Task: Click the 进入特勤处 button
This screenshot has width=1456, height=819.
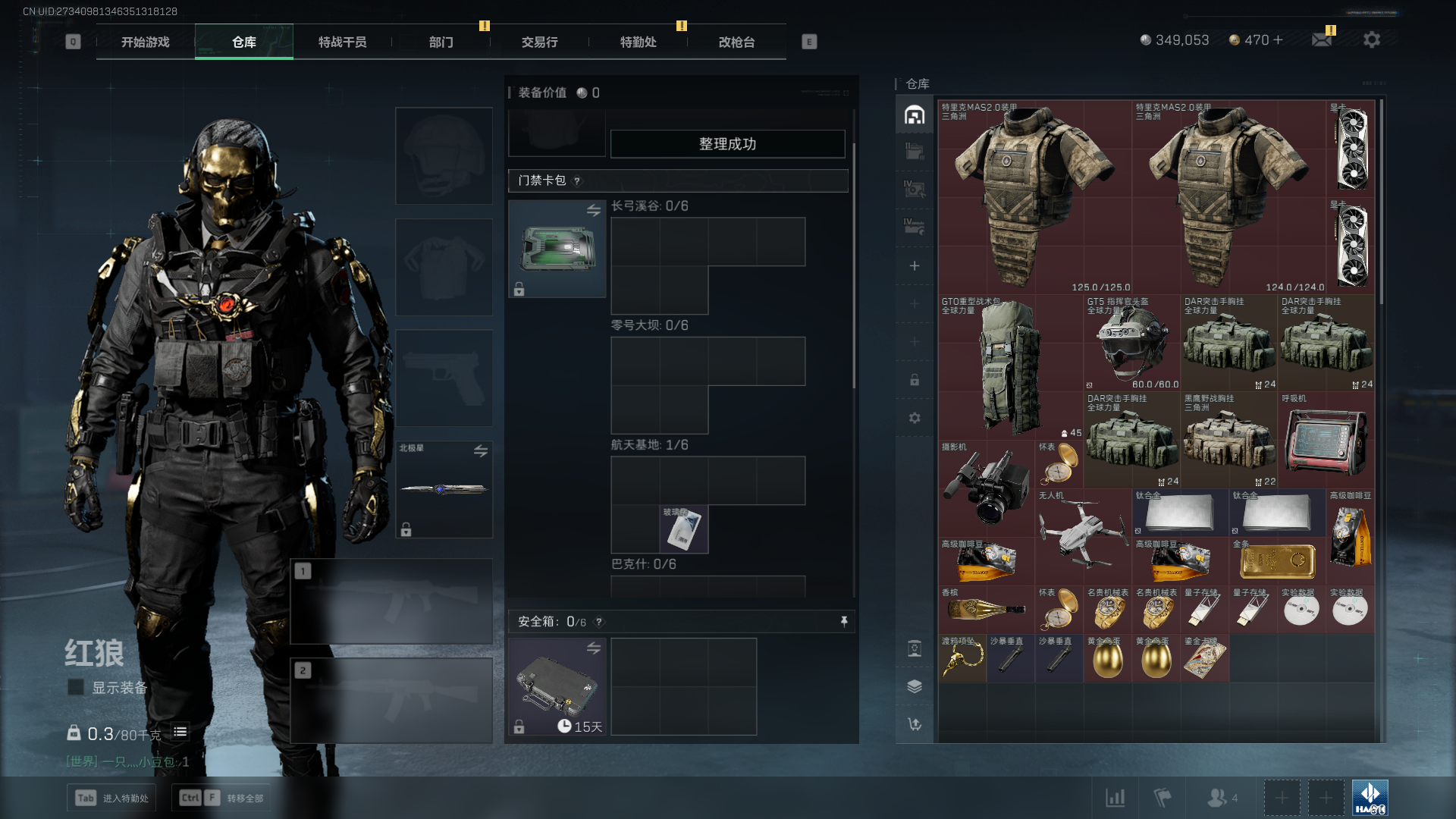Action: [111, 798]
